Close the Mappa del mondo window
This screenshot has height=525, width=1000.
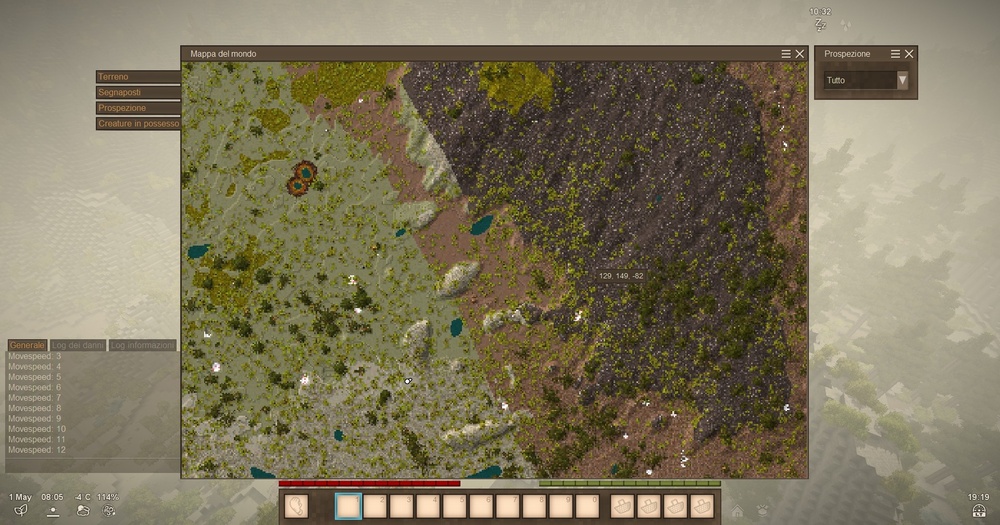800,54
